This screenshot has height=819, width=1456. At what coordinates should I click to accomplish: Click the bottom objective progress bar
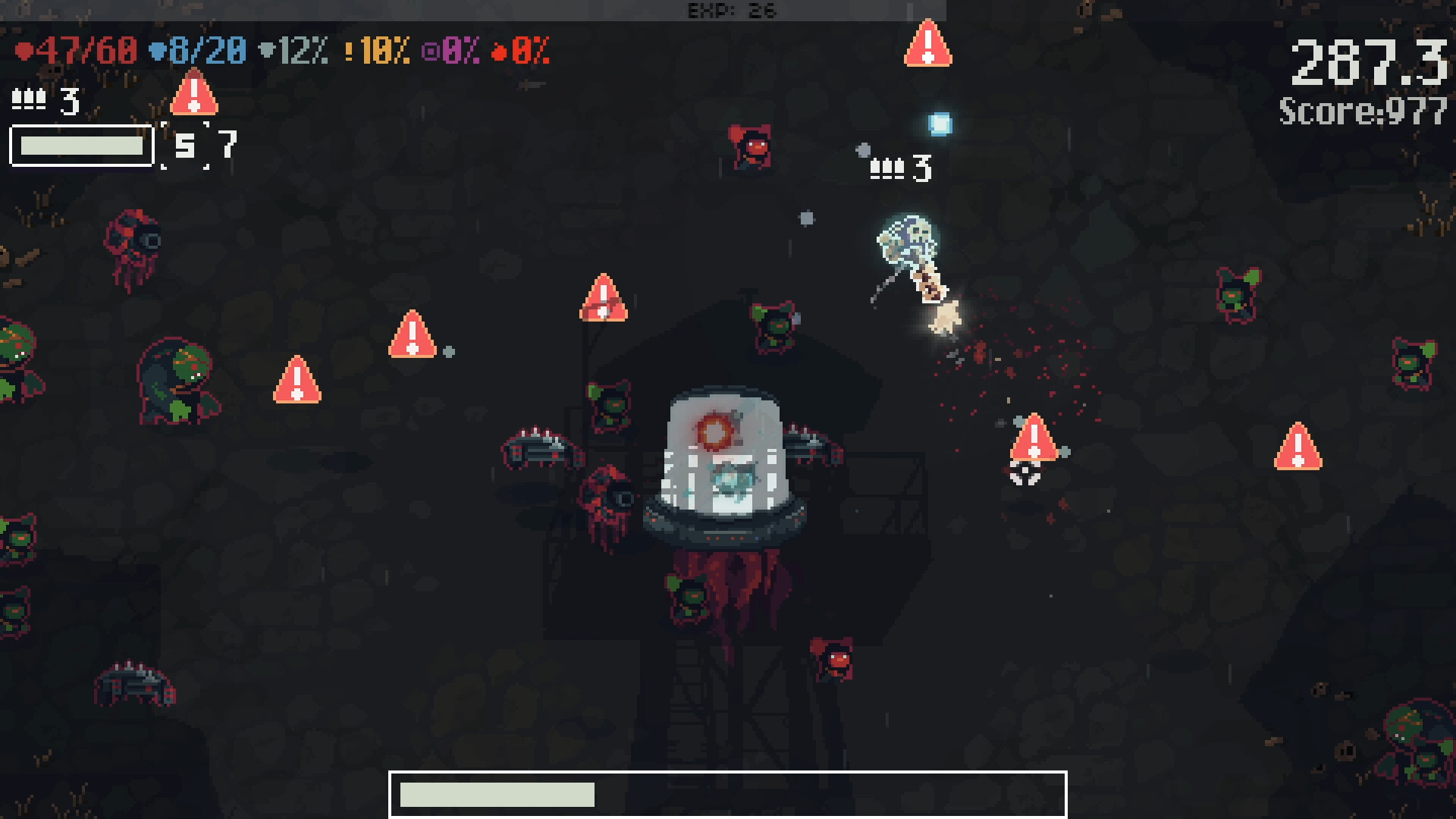point(728,795)
